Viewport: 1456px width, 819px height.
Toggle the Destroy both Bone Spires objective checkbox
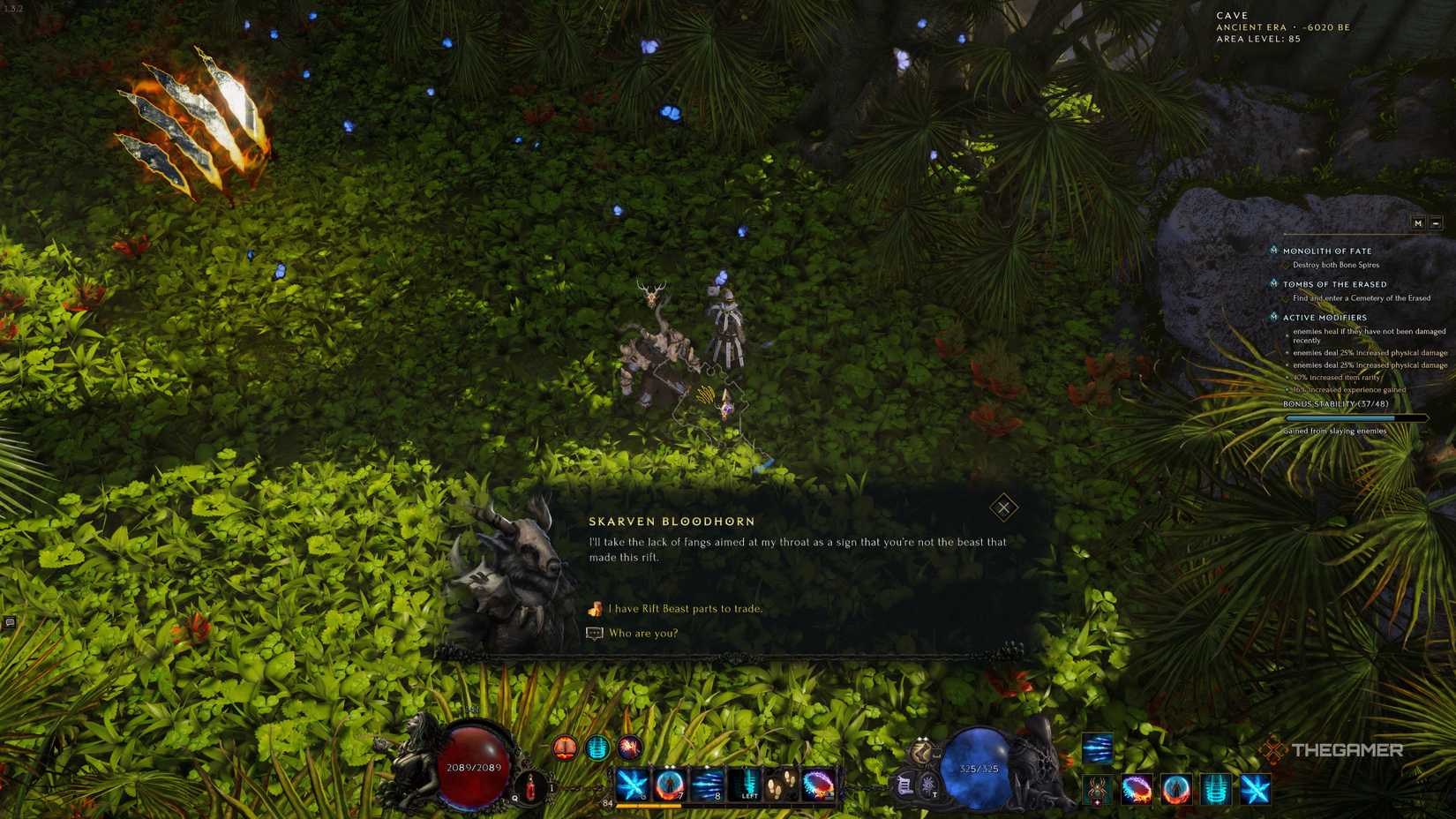pyautogui.click(x=1286, y=265)
